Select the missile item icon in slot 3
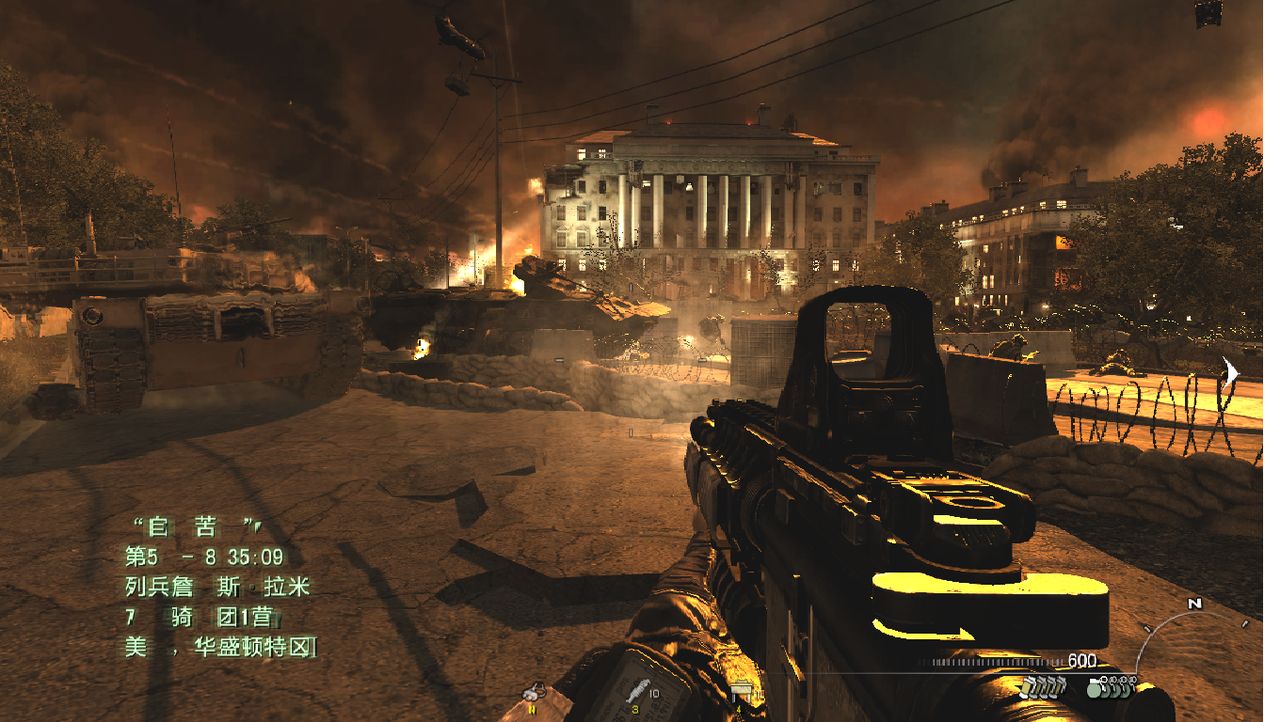The width and height of the screenshot is (1280, 722). (x=635, y=692)
